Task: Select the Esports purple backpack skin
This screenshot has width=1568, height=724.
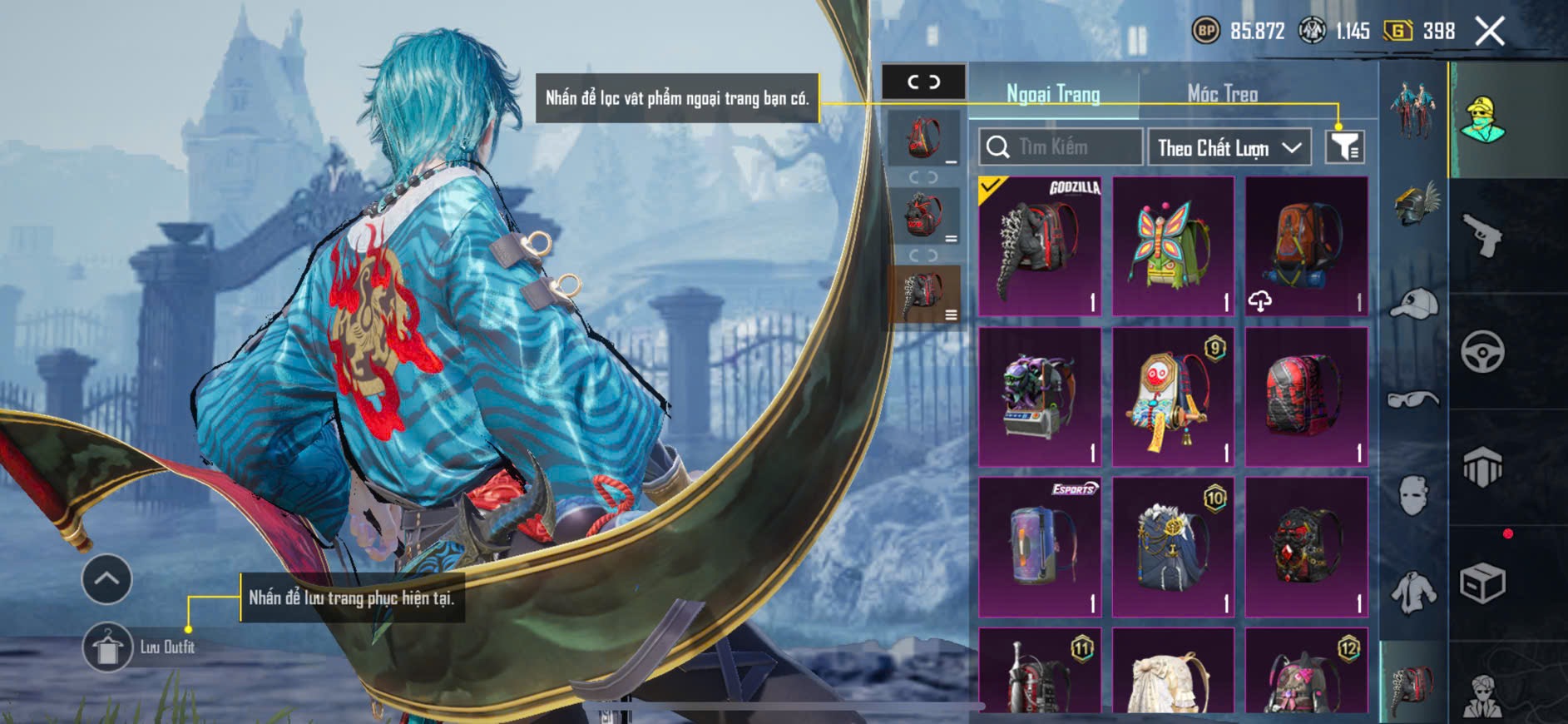Action: [x=1040, y=547]
